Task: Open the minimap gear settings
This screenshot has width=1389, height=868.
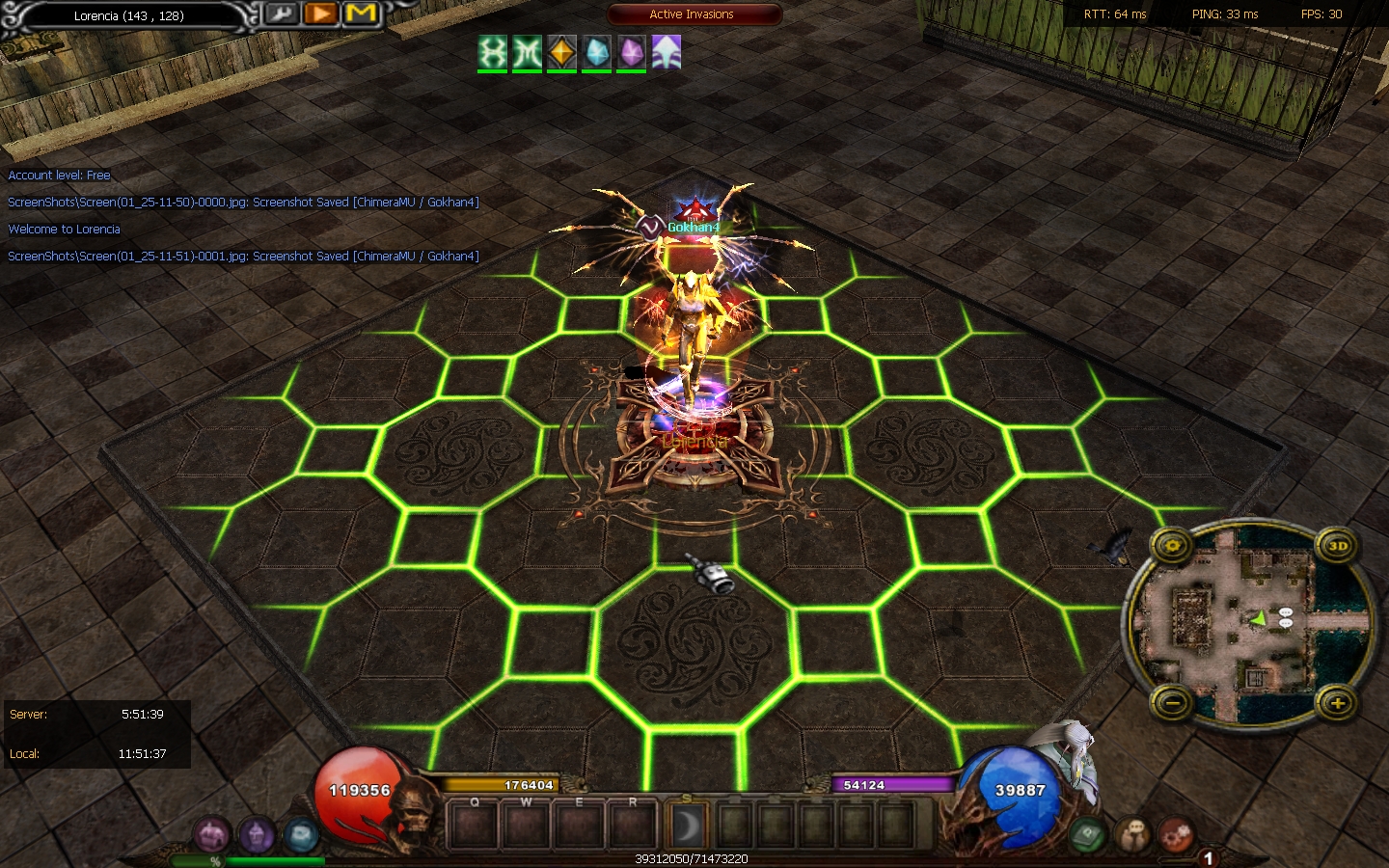Action: (x=1173, y=546)
